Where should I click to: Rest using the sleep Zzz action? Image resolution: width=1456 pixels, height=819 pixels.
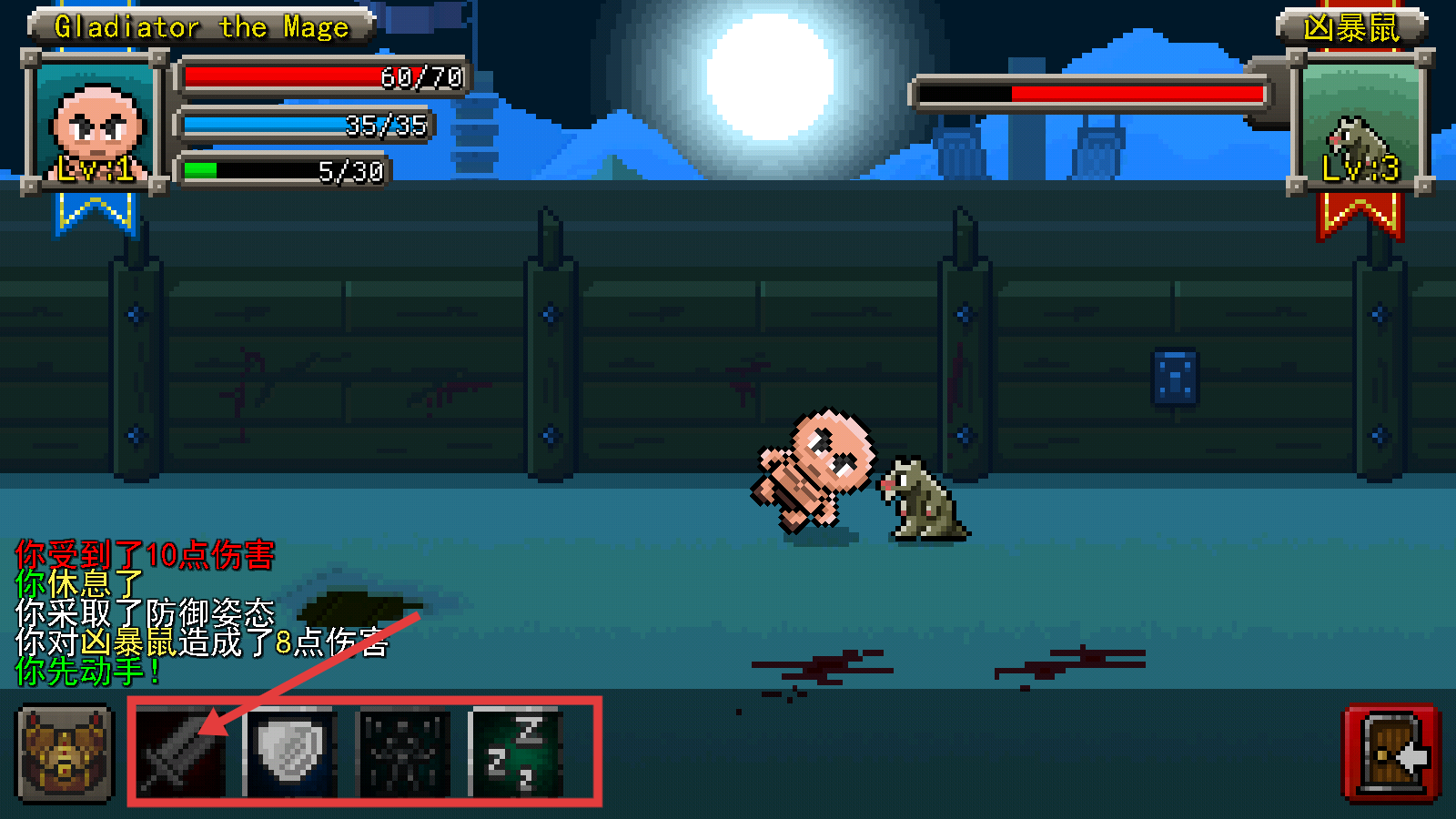point(515,753)
